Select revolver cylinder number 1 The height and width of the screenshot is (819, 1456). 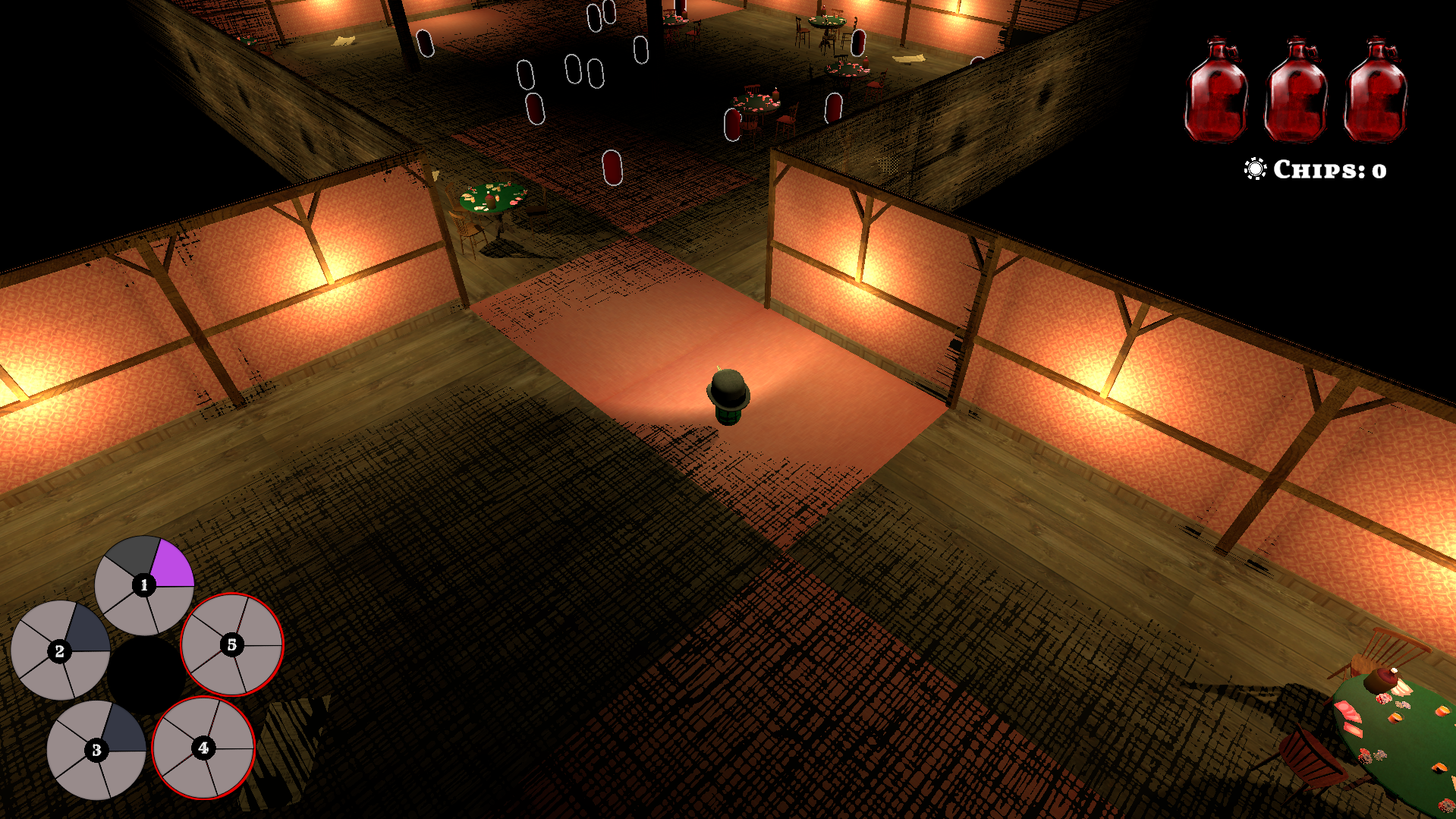(144, 585)
